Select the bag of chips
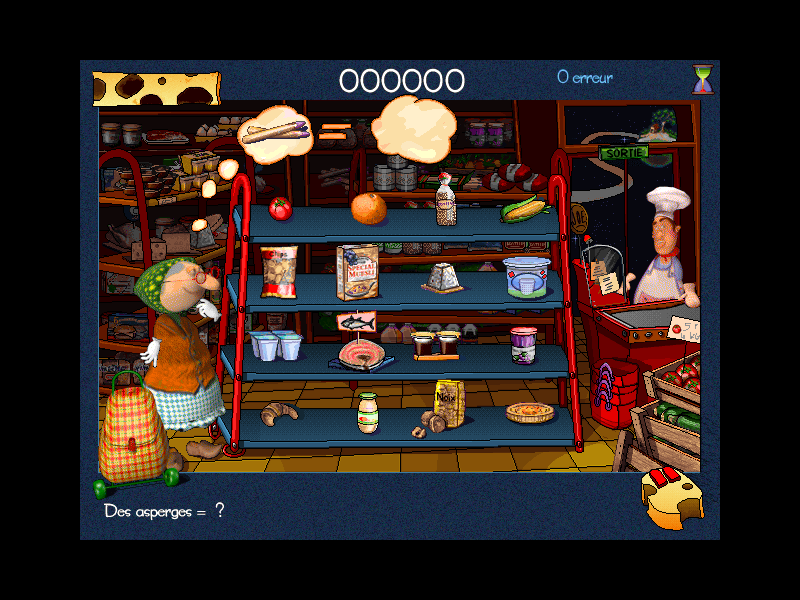800x600 pixels. point(279,272)
